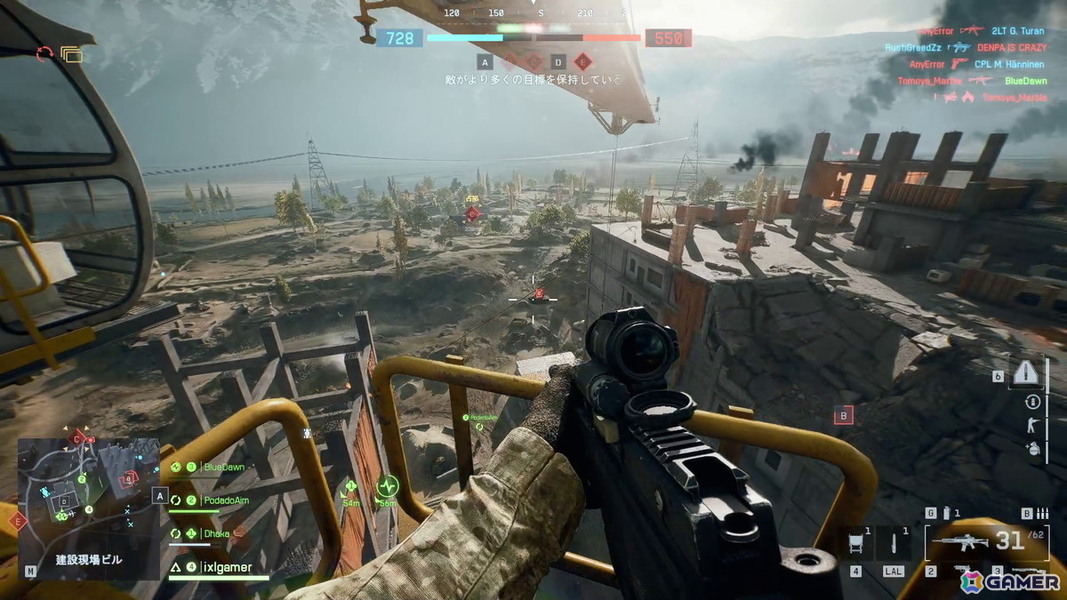Click the objective A capture point indicator
This screenshot has width=1067, height=600.
tap(485, 62)
